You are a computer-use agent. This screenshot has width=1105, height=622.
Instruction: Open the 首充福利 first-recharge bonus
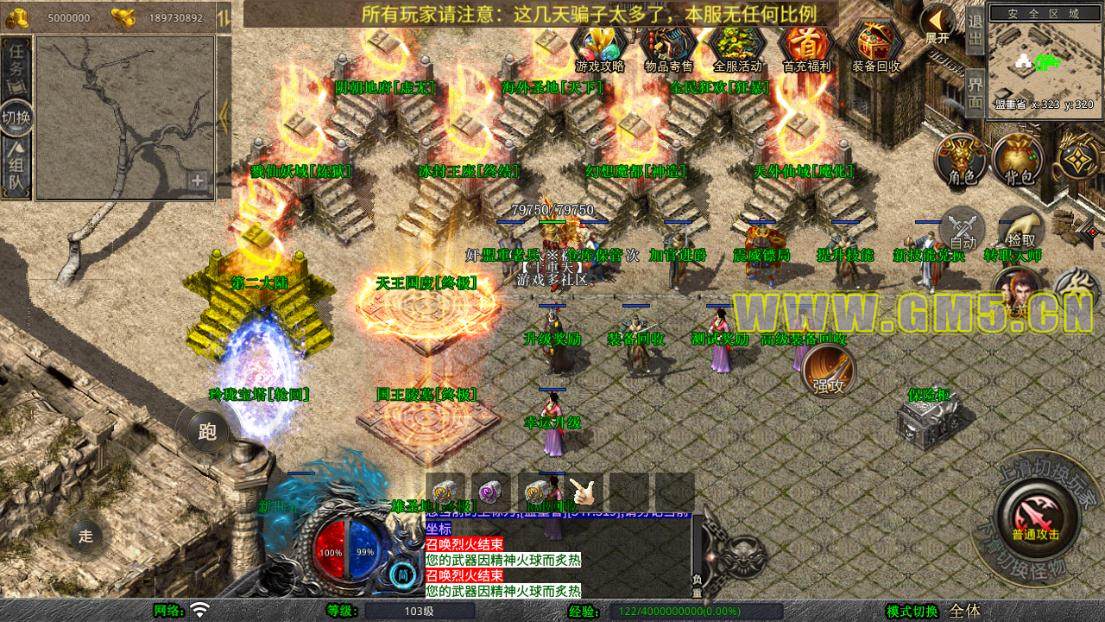(807, 48)
